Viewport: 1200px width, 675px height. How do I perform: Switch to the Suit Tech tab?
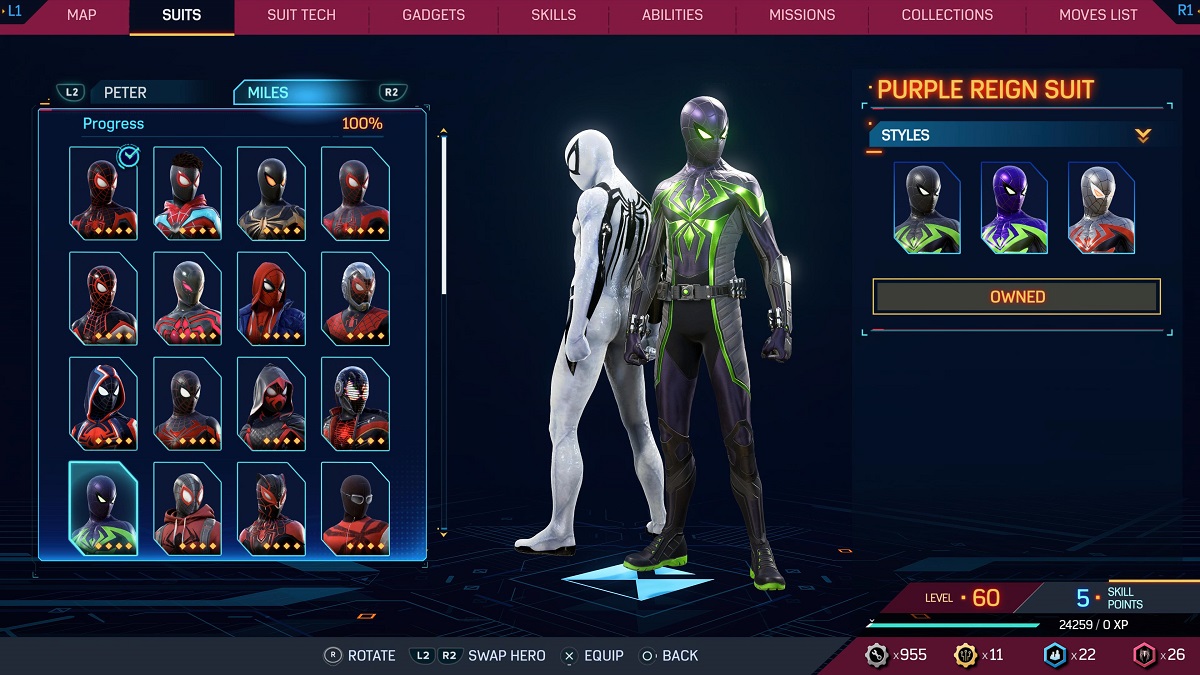click(x=301, y=15)
